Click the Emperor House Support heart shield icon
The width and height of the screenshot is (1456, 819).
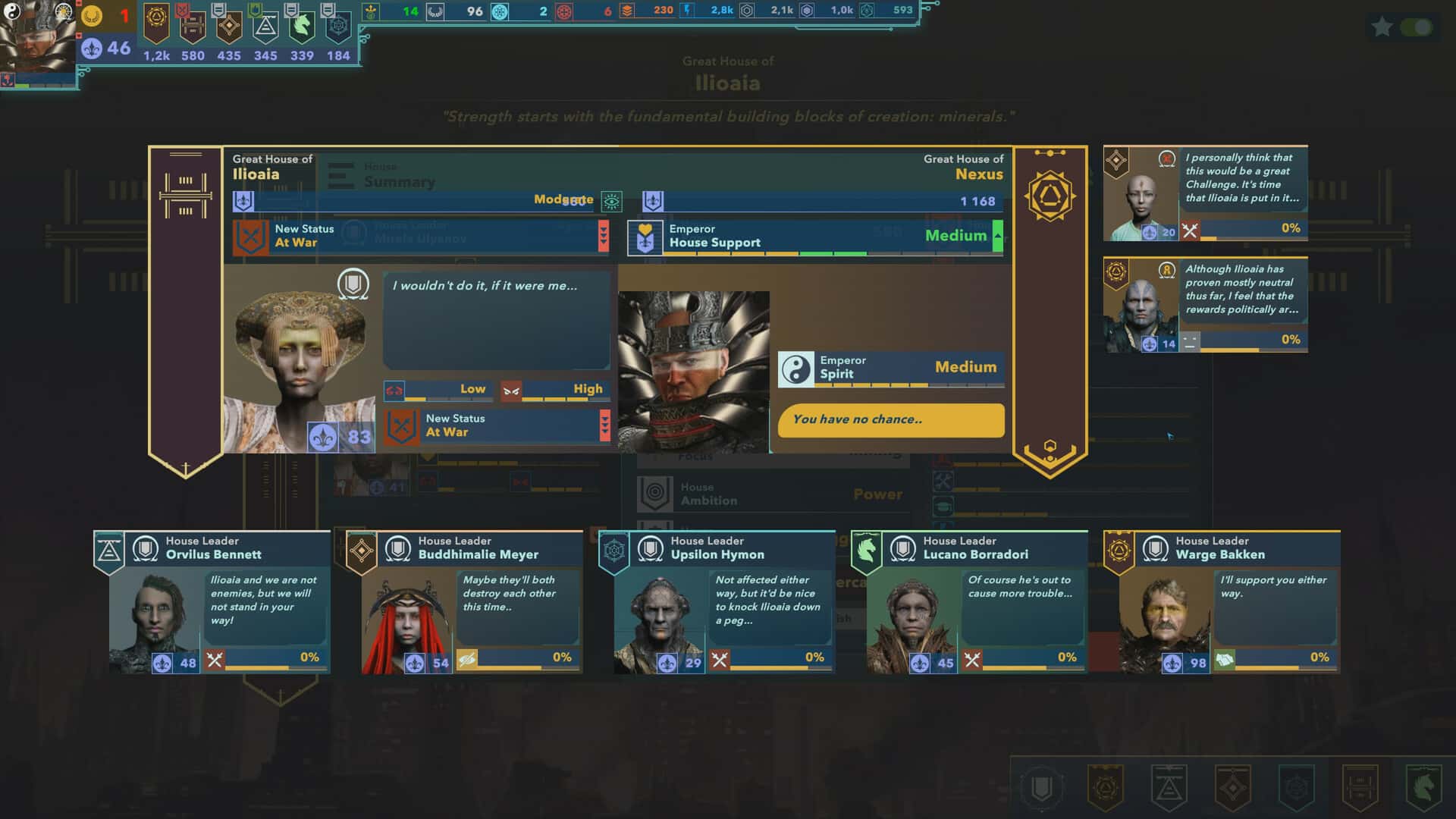pos(645,236)
